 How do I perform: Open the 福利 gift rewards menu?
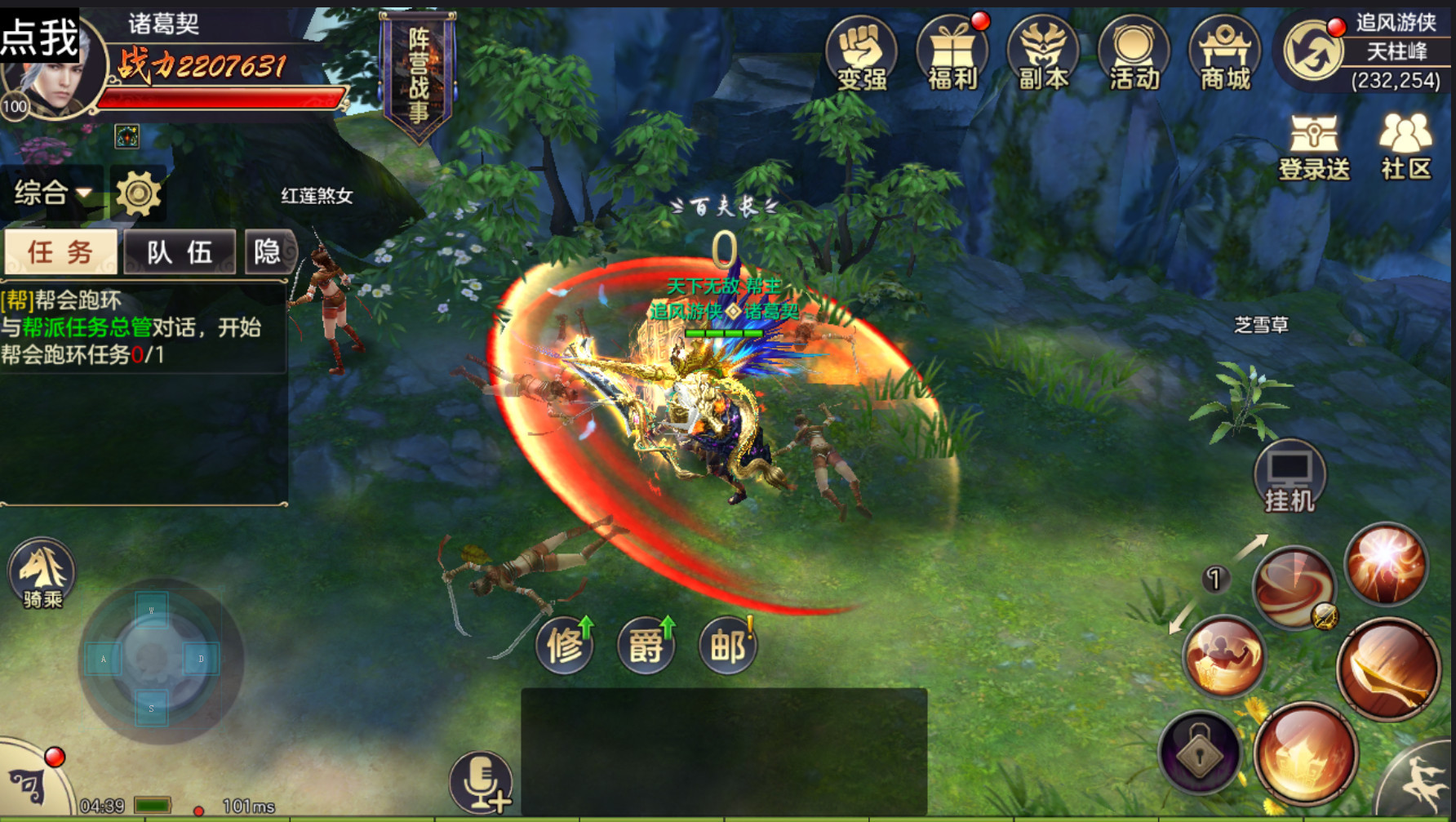tap(952, 53)
